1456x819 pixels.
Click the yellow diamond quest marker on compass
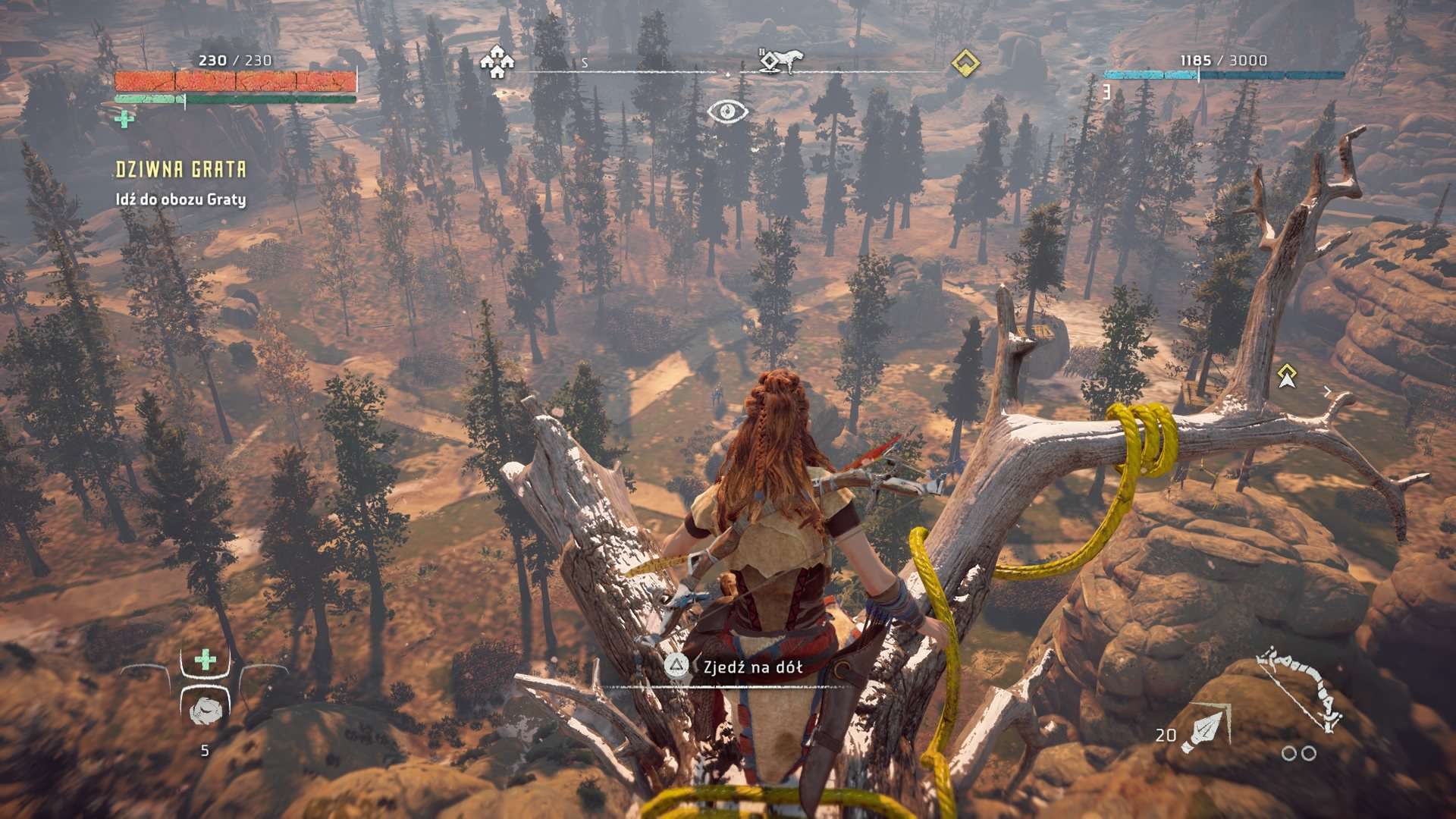pyautogui.click(x=965, y=62)
